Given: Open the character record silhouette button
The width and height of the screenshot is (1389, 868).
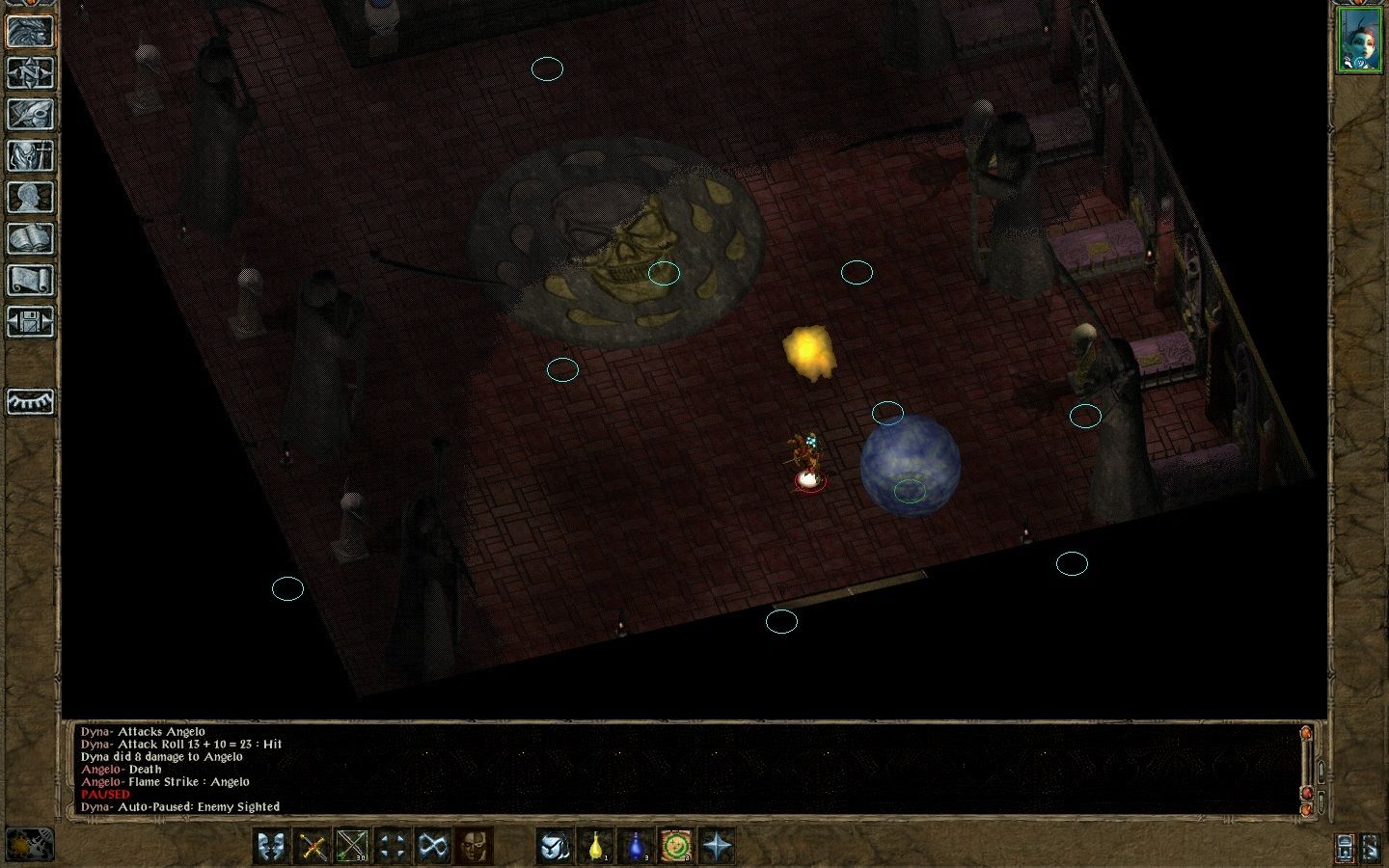Looking at the screenshot, I should [x=30, y=197].
